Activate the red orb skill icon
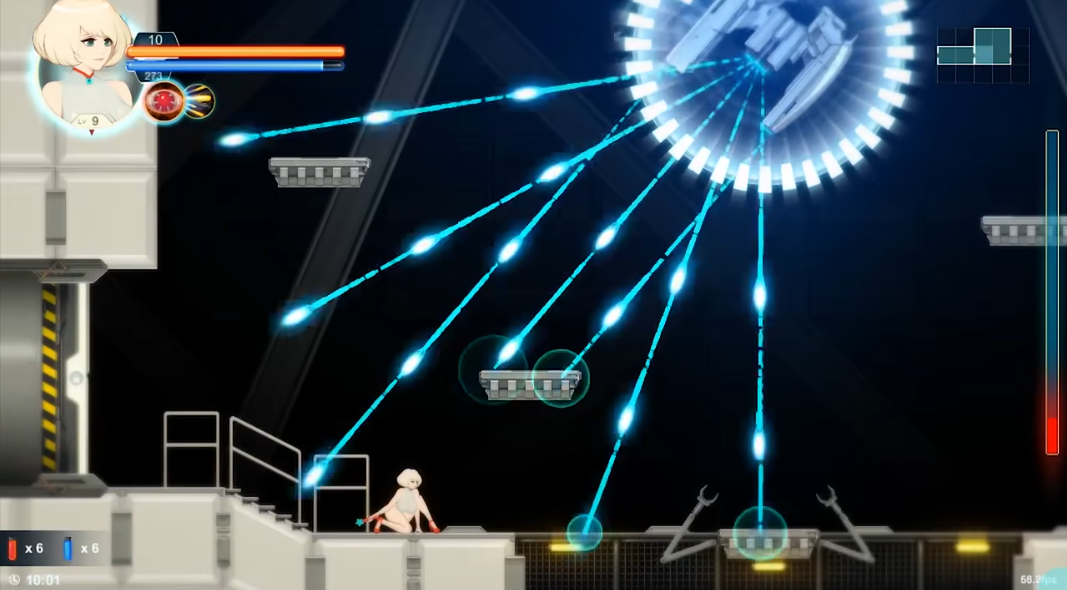The width and height of the screenshot is (1067, 590). point(163,102)
